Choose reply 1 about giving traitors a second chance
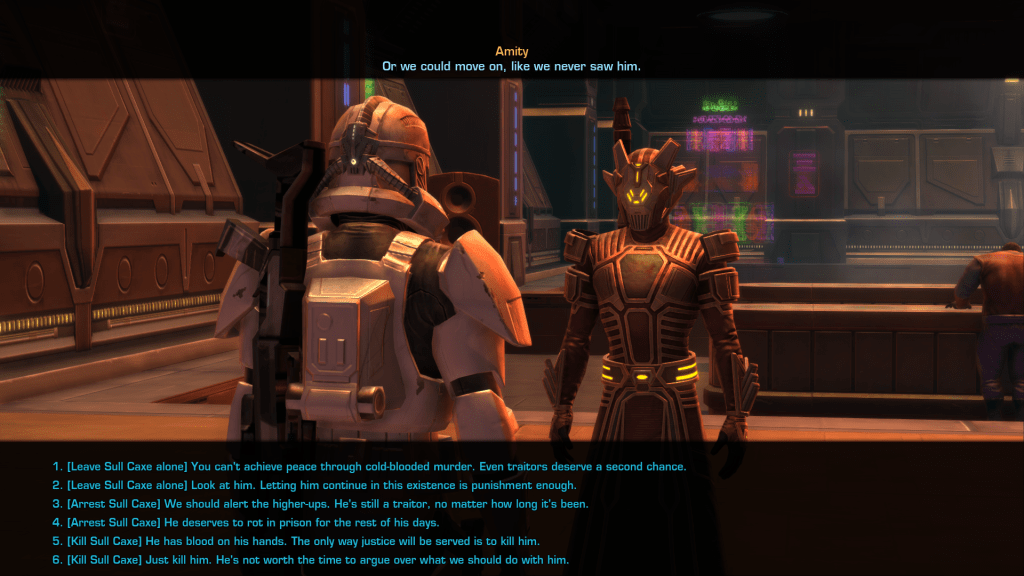Screen dimensions: 1024x576 coord(370,467)
